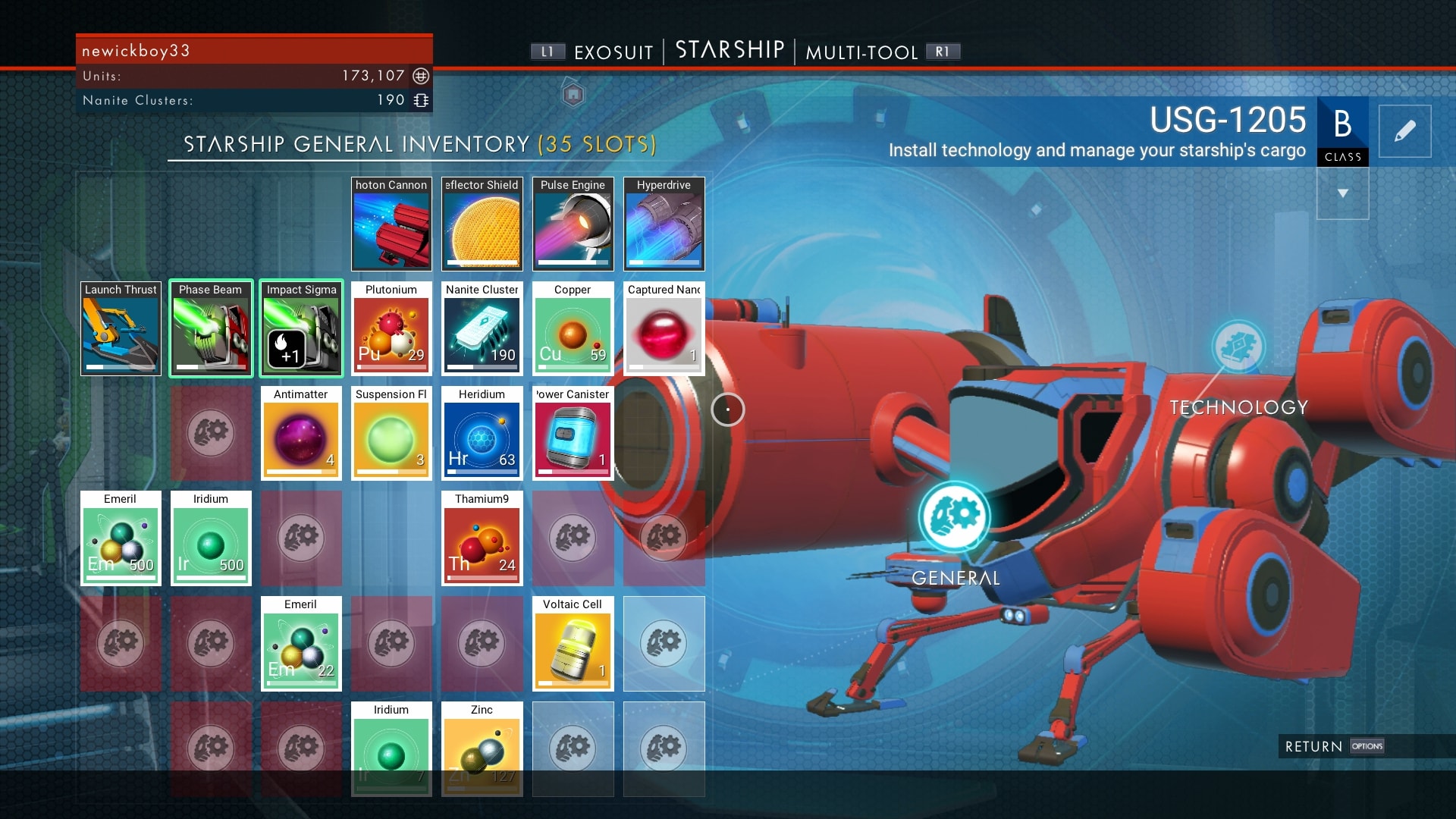Expand the ship class dropdown arrow
The width and height of the screenshot is (1456, 819).
[1342, 193]
